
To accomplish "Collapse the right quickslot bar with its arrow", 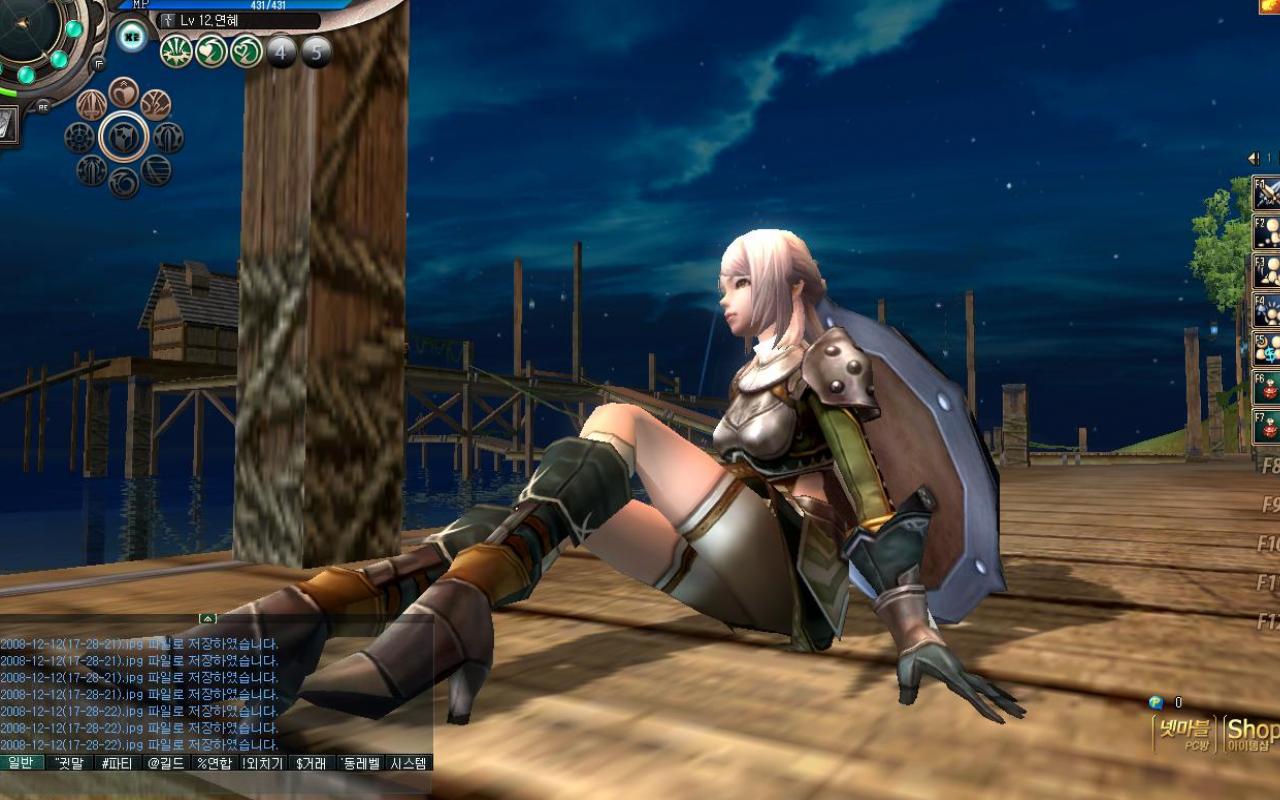I will [1251, 157].
